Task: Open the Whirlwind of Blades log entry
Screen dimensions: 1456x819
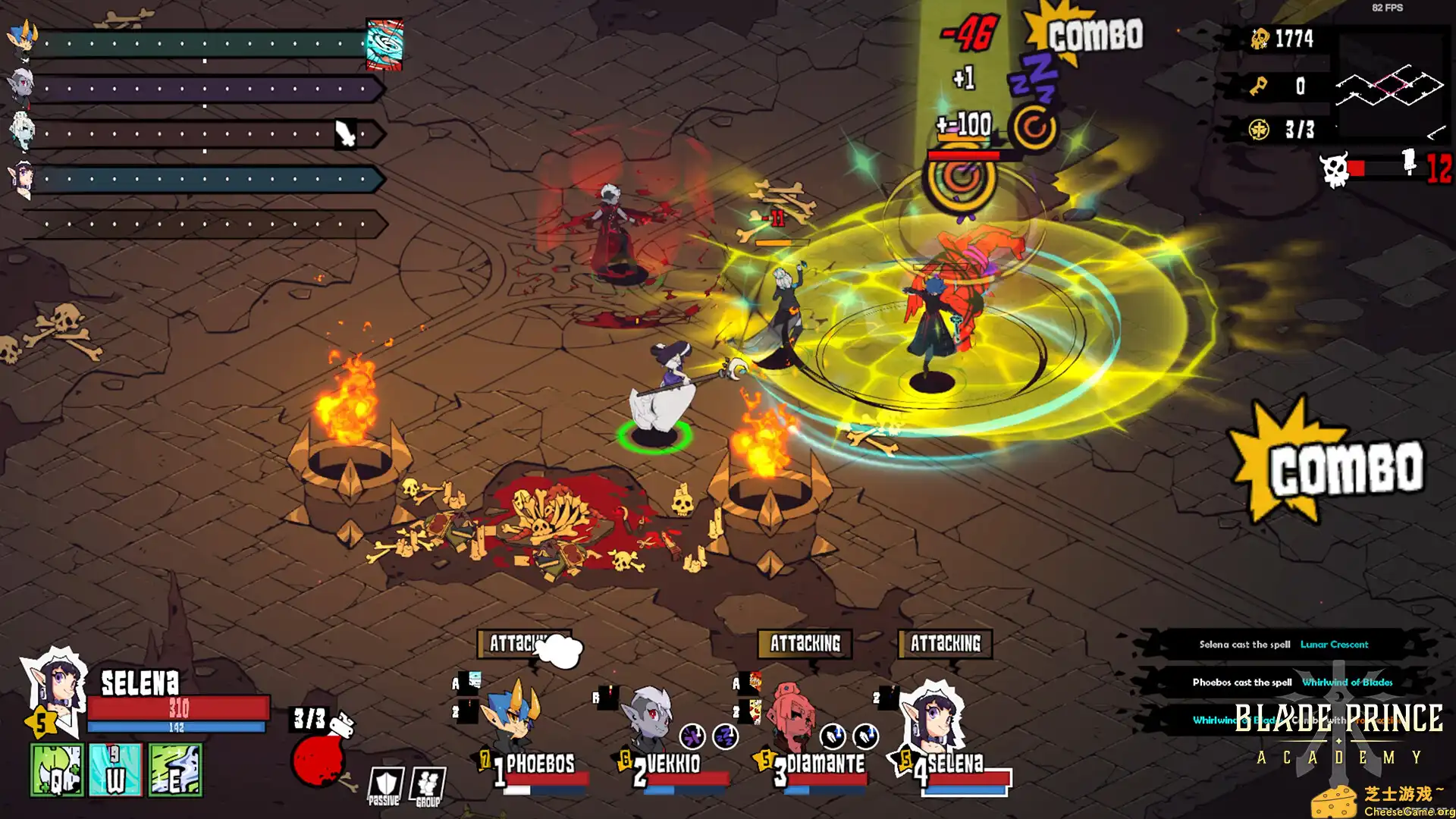Action: coord(1291,682)
